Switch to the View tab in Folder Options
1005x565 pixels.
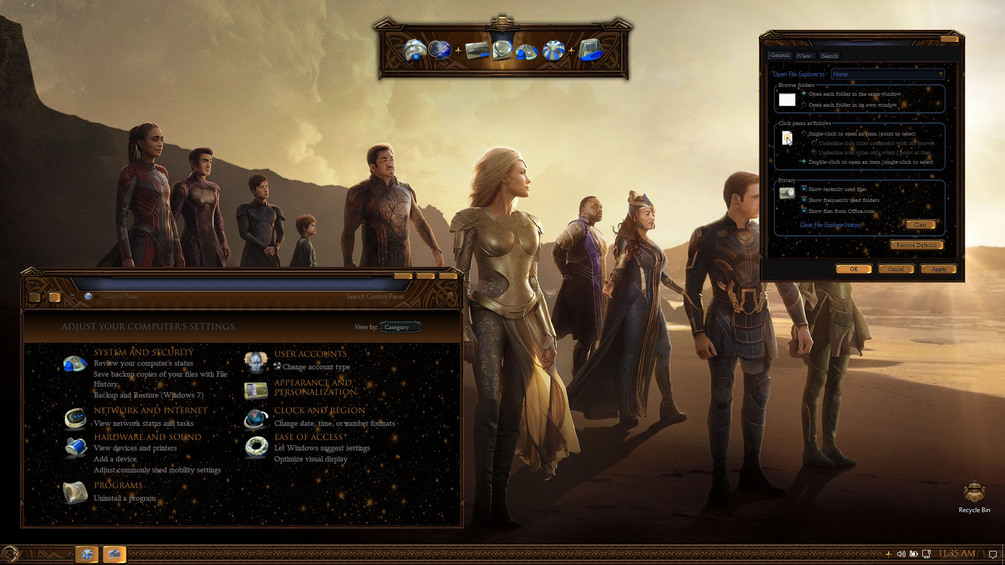[804, 56]
